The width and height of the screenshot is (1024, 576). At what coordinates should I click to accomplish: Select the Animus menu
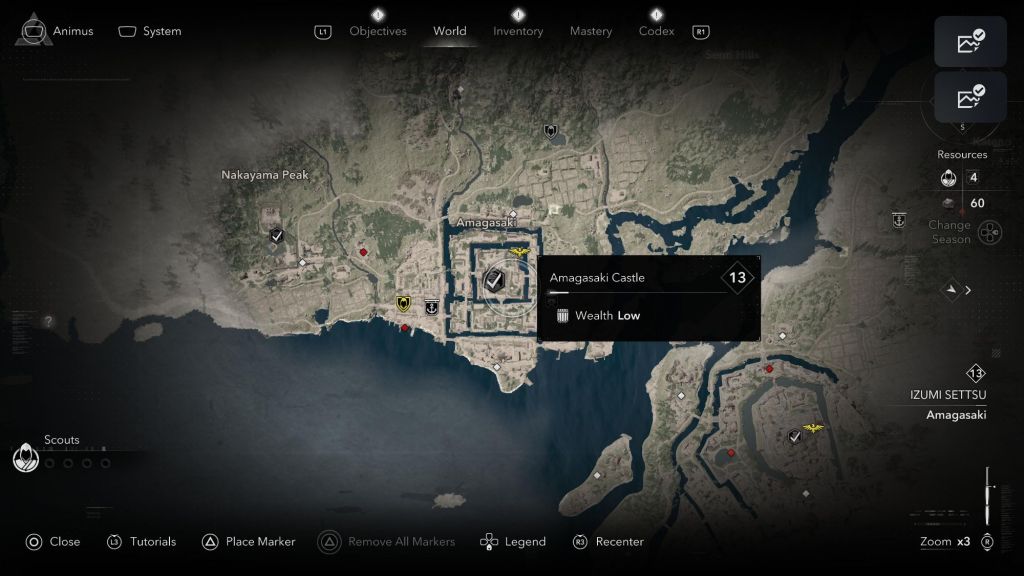click(57, 31)
